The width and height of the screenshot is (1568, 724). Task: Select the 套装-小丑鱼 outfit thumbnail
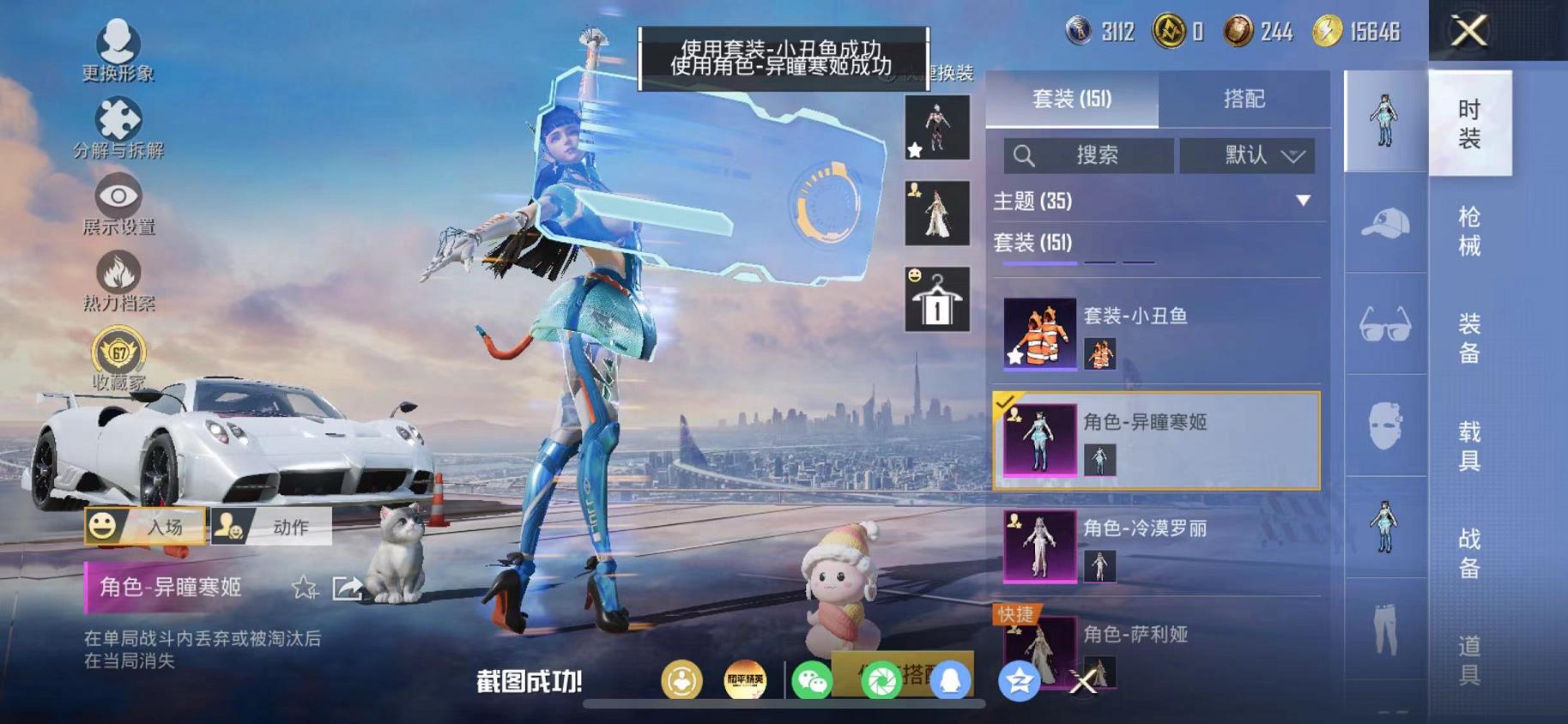pos(1038,335)
